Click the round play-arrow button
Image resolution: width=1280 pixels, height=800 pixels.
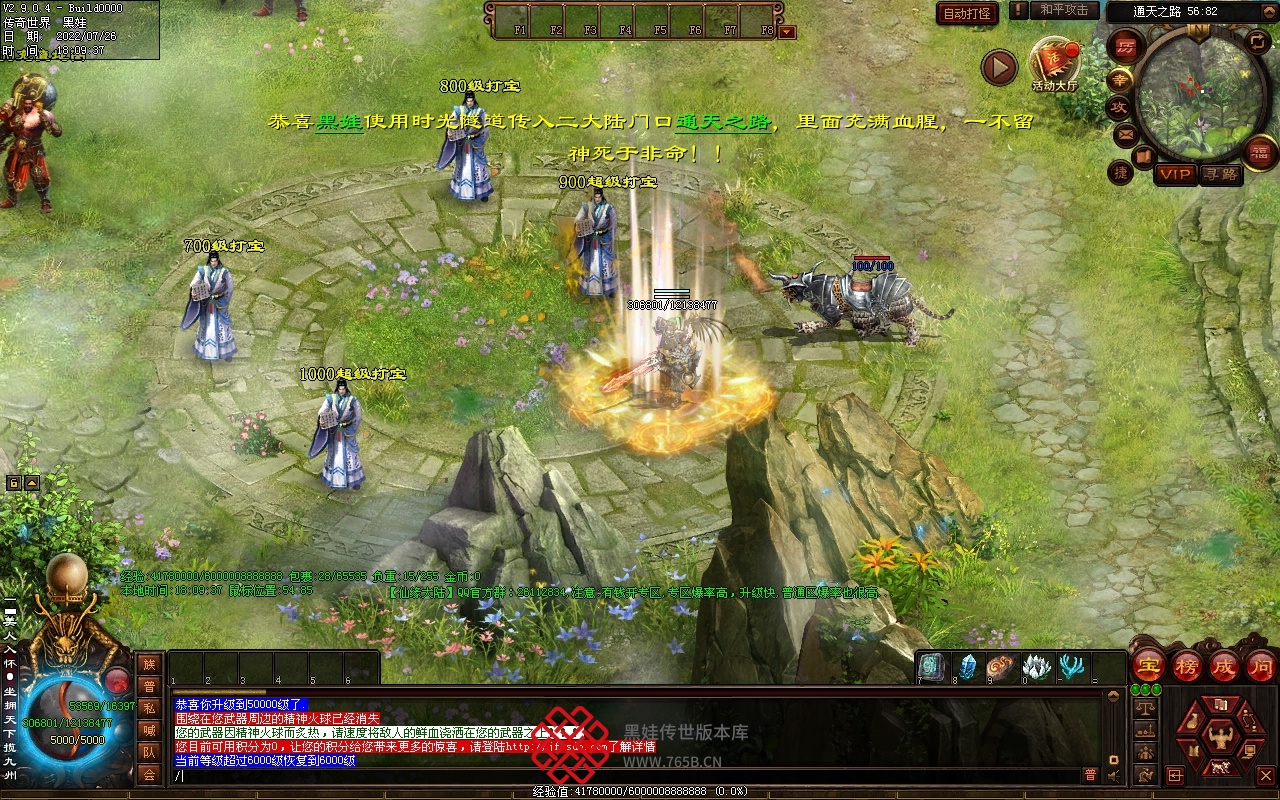999,67
